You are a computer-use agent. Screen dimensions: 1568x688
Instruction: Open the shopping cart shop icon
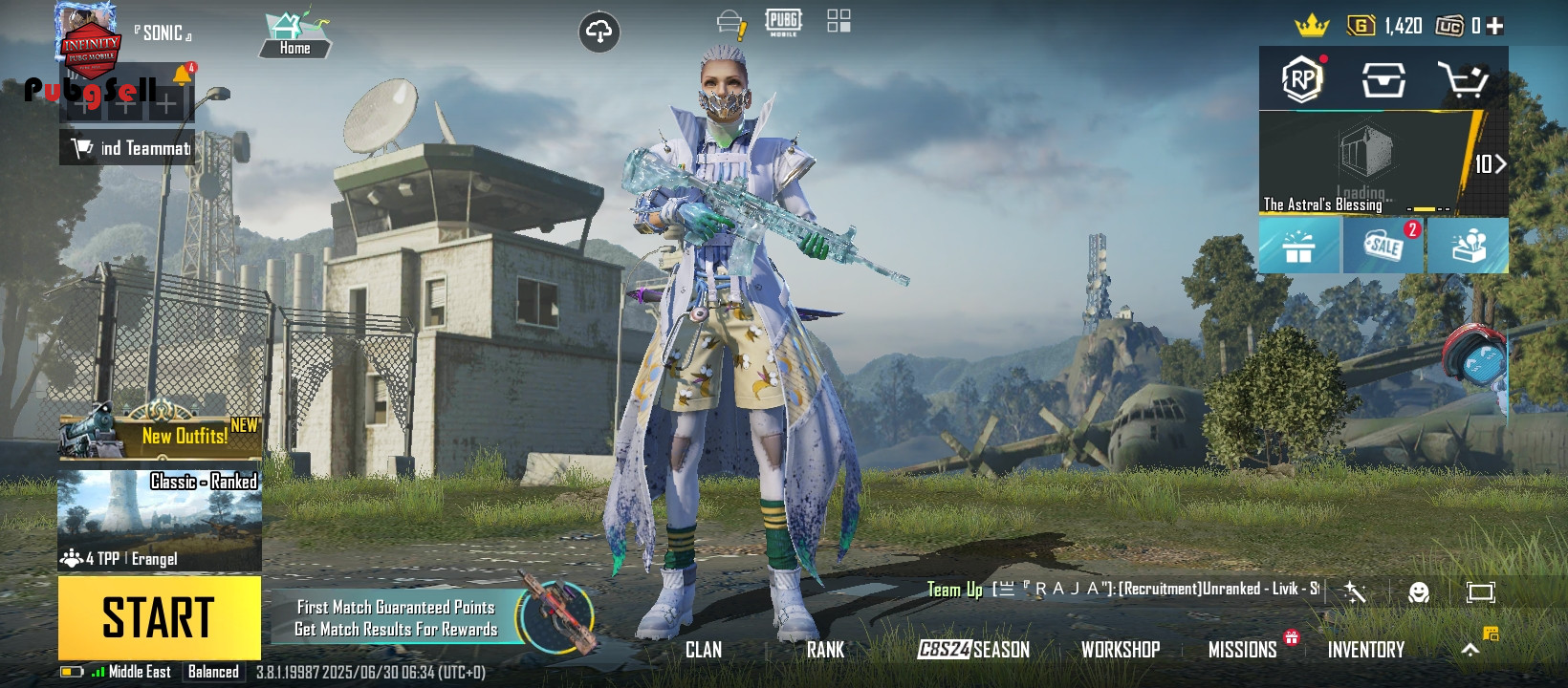pos(1463,80)
